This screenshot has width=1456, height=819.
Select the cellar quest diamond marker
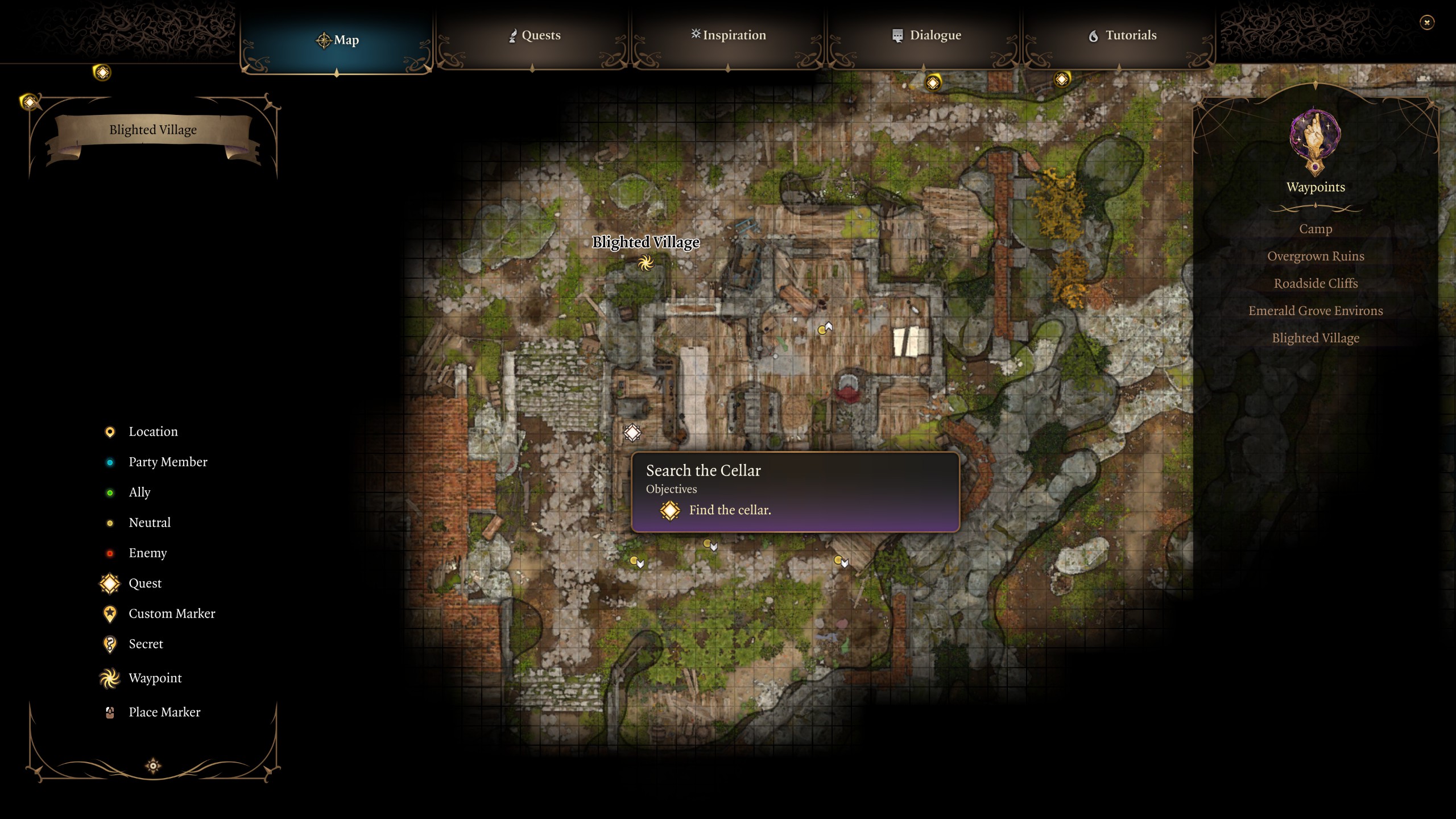[x=632, y=433]
